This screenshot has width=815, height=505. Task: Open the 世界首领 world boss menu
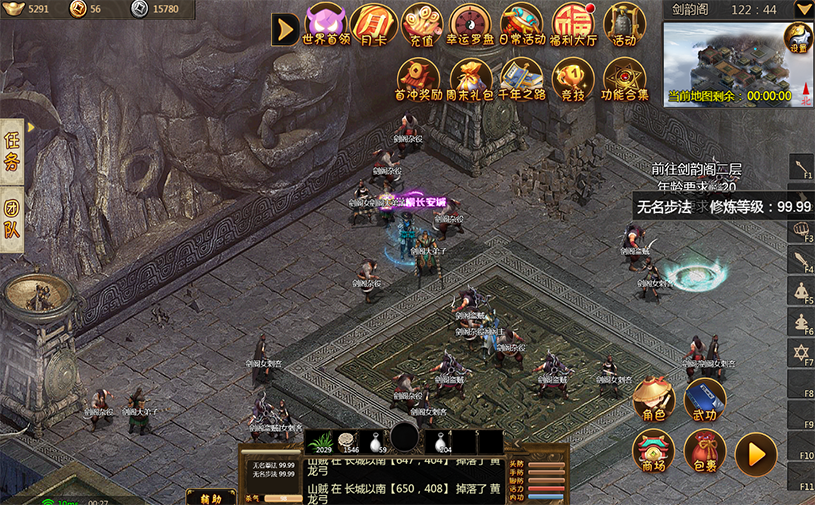326,24
